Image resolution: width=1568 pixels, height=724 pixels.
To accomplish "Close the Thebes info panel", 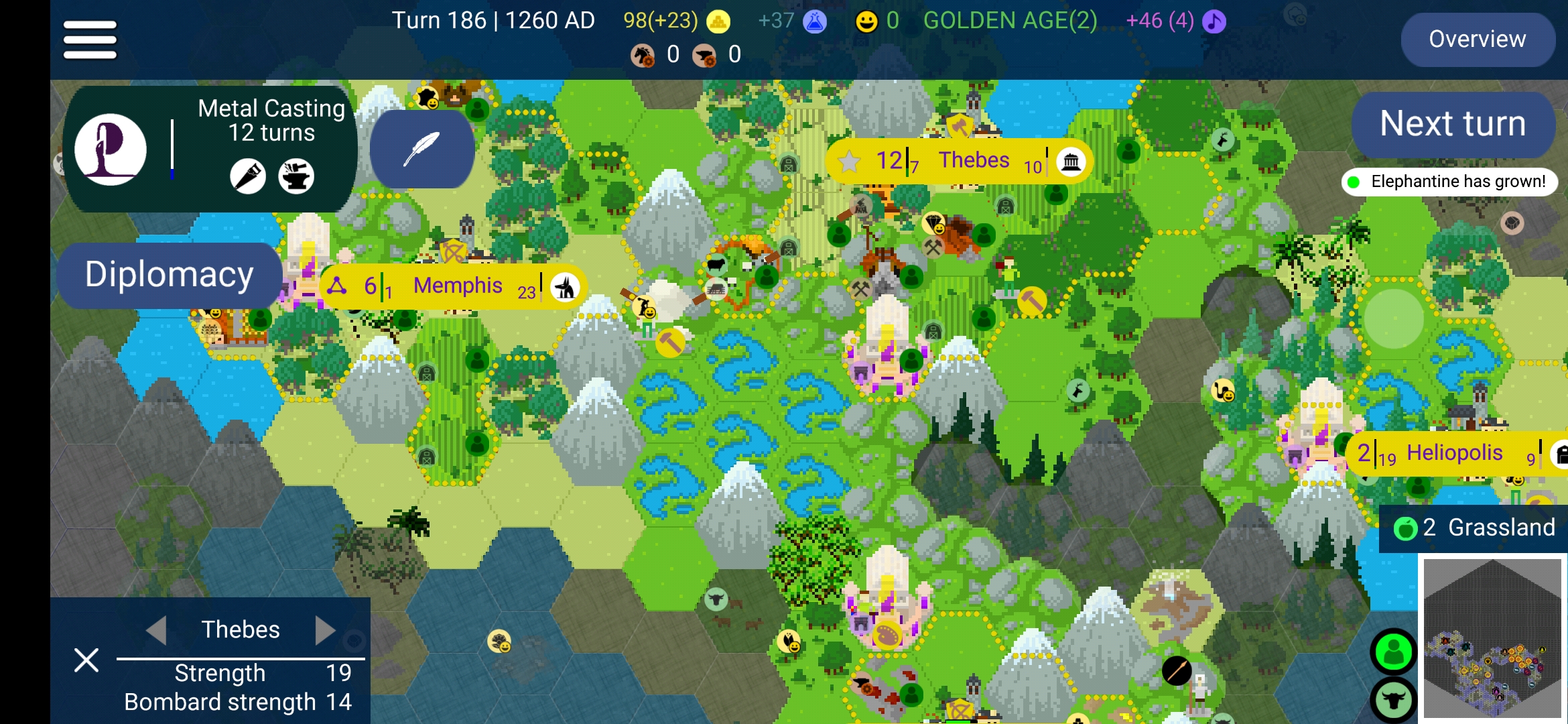I will (86, 660).
